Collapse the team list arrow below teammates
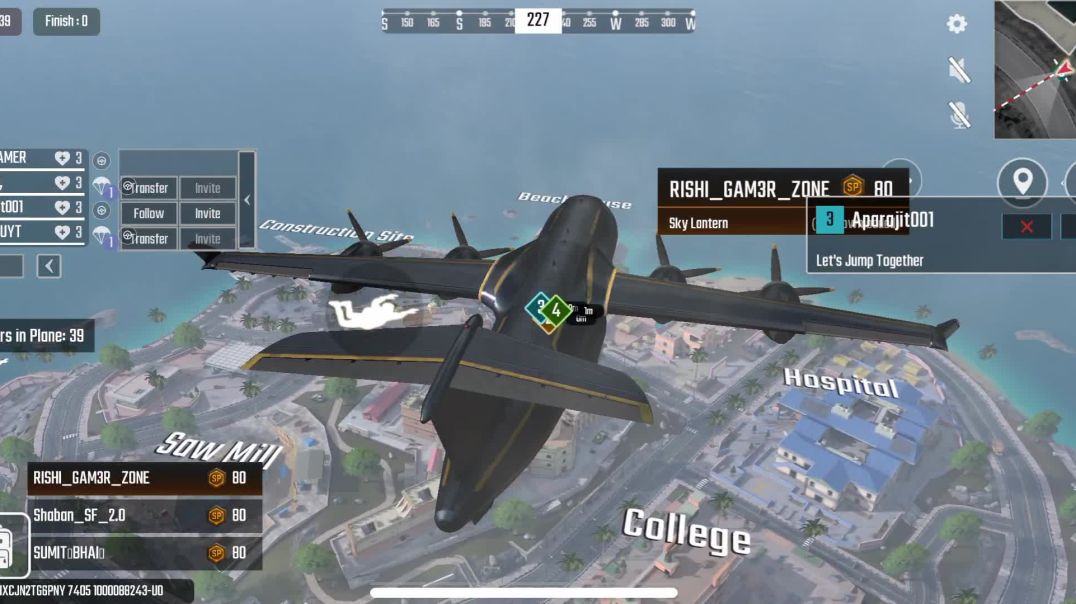Screen dimensions: 1076x604 pyautogui.click(x=49, y=266)
